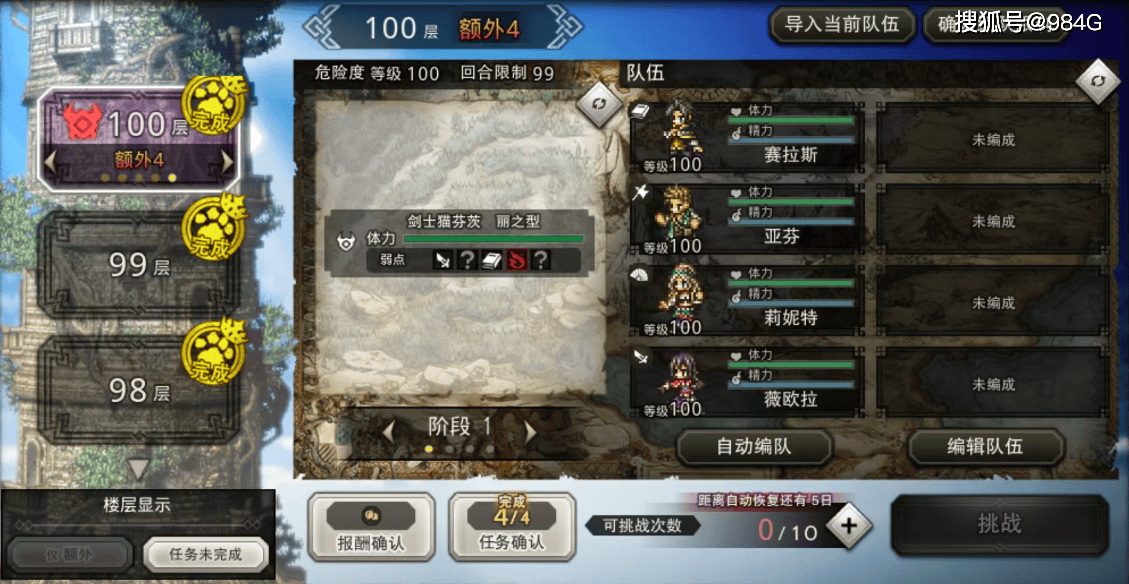This screenshot has width=1129, height=584.
Task: Select the 99层 floor tile
Action: pos(137,265)
